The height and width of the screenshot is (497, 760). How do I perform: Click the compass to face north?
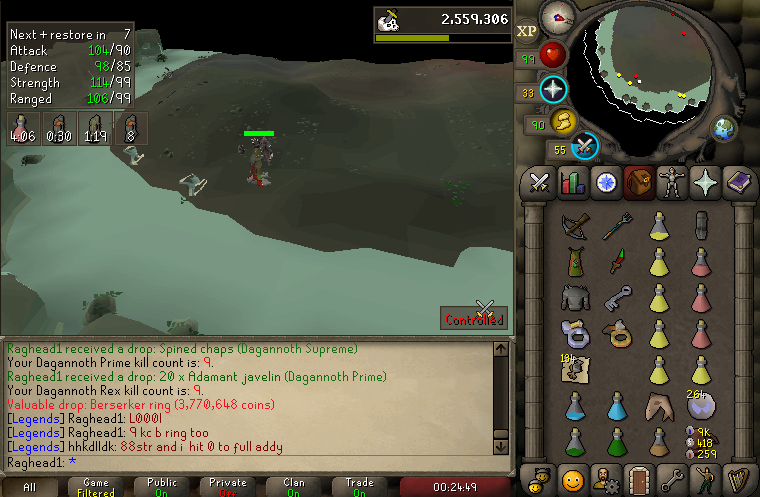tap(556, 17)
